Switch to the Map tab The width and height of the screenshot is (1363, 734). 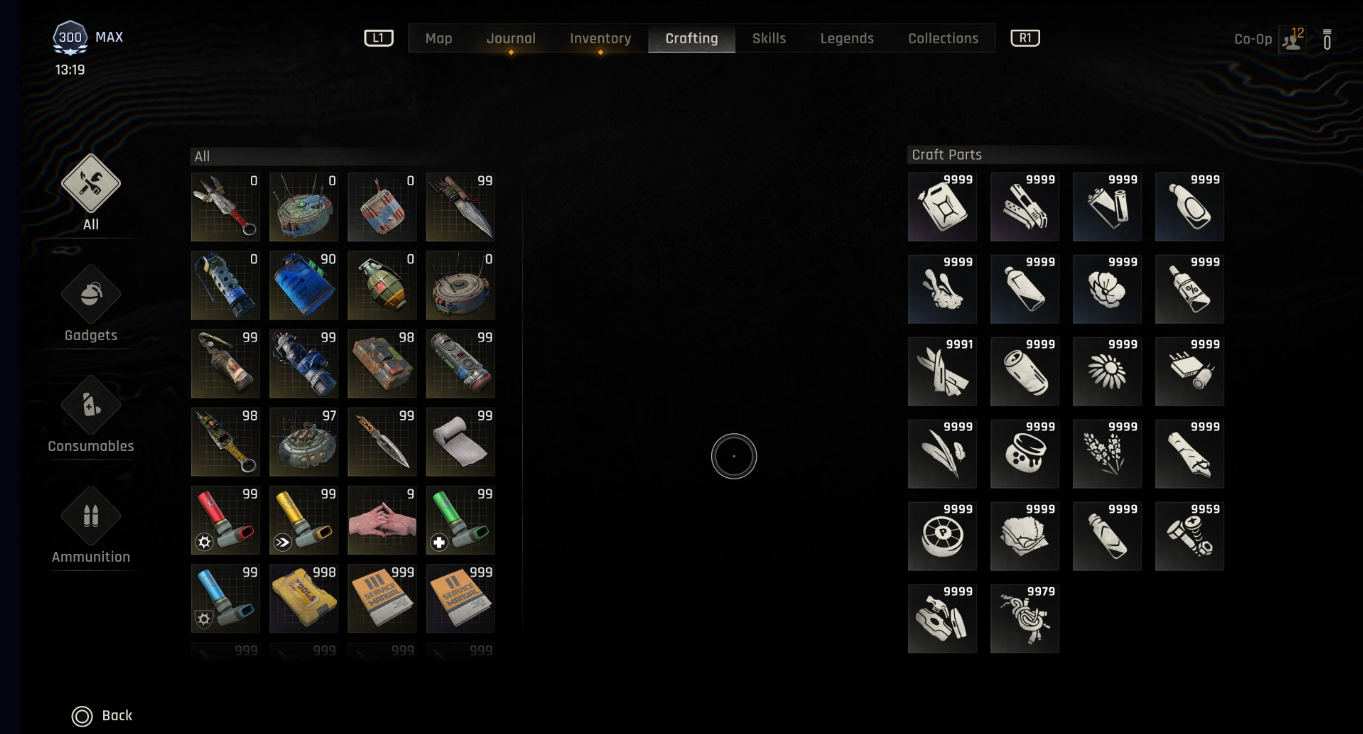(438, 38)
